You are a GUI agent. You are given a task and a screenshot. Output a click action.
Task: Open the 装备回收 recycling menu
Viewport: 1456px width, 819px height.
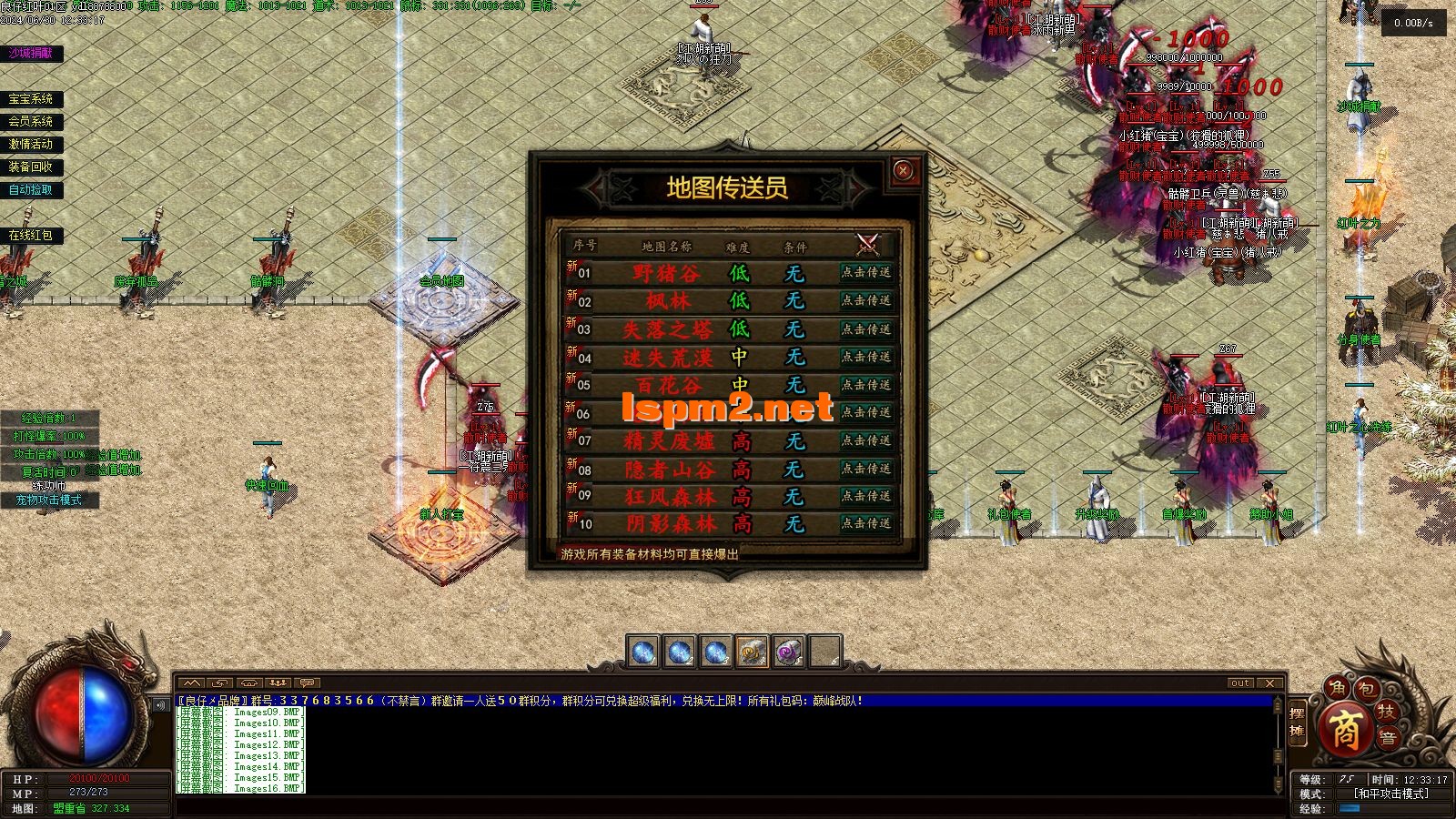[31, 167]
